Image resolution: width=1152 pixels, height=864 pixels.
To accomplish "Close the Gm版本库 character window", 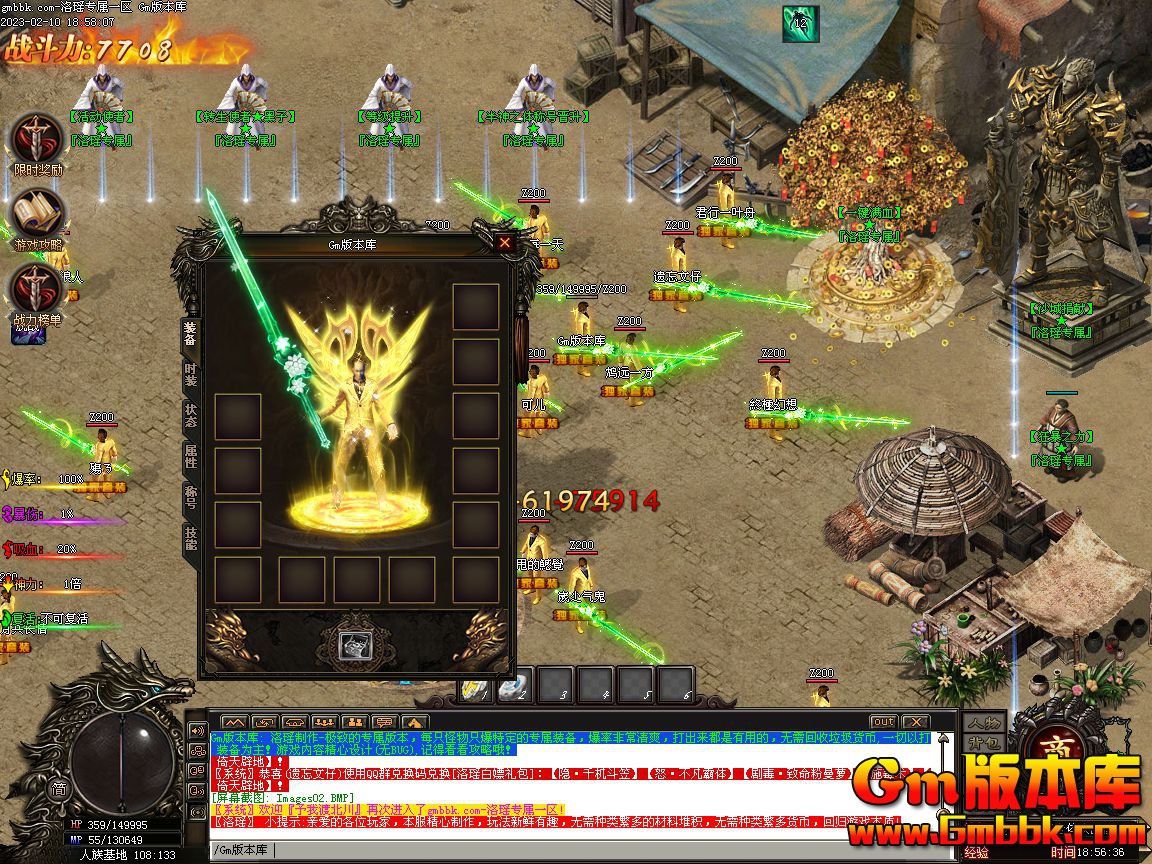I will [505, 242].
